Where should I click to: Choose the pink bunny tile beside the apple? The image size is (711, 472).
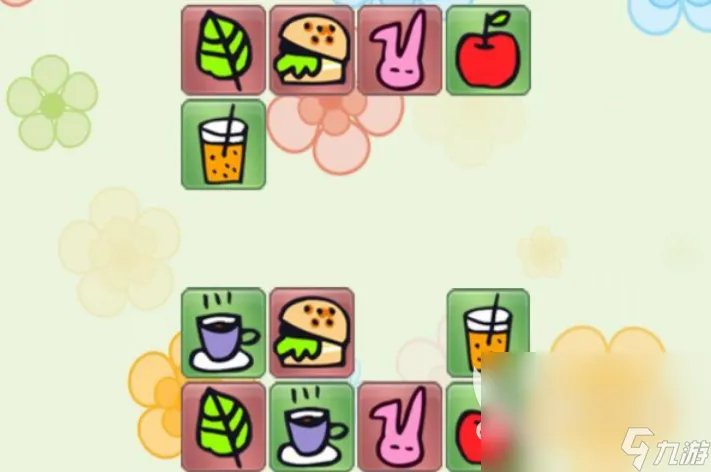click(399, 49)
